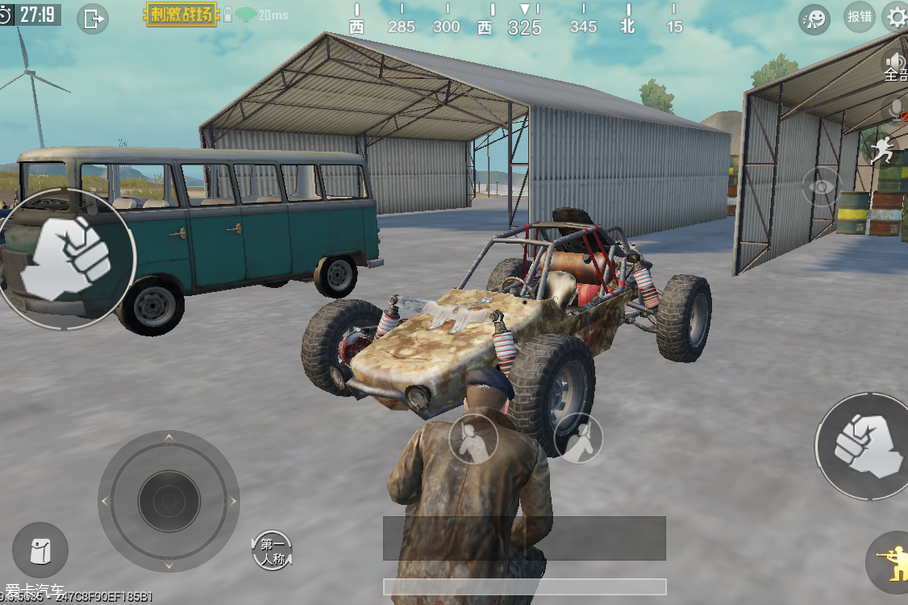This screenshot has width=908, height=605.
Task: Tap the exit match door icon
Action: coord(93,18)
